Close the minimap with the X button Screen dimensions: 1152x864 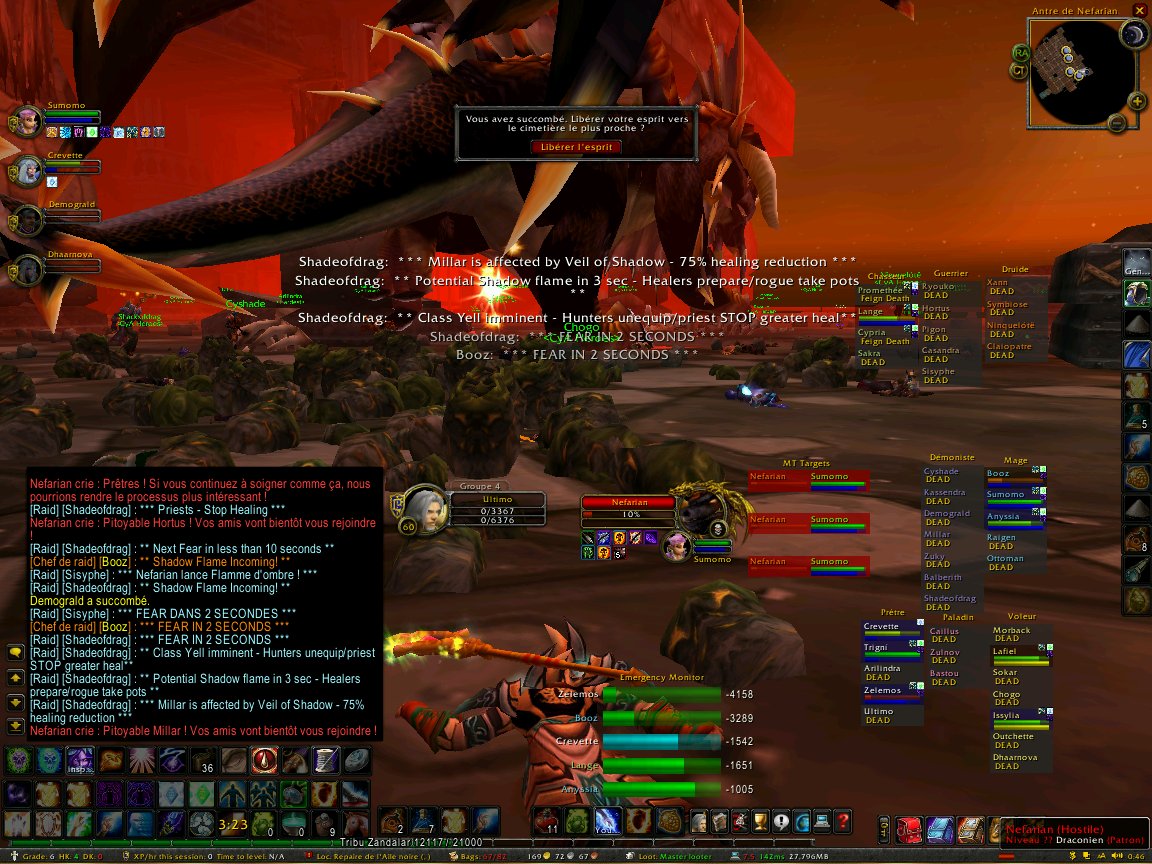pos(1139,11)
